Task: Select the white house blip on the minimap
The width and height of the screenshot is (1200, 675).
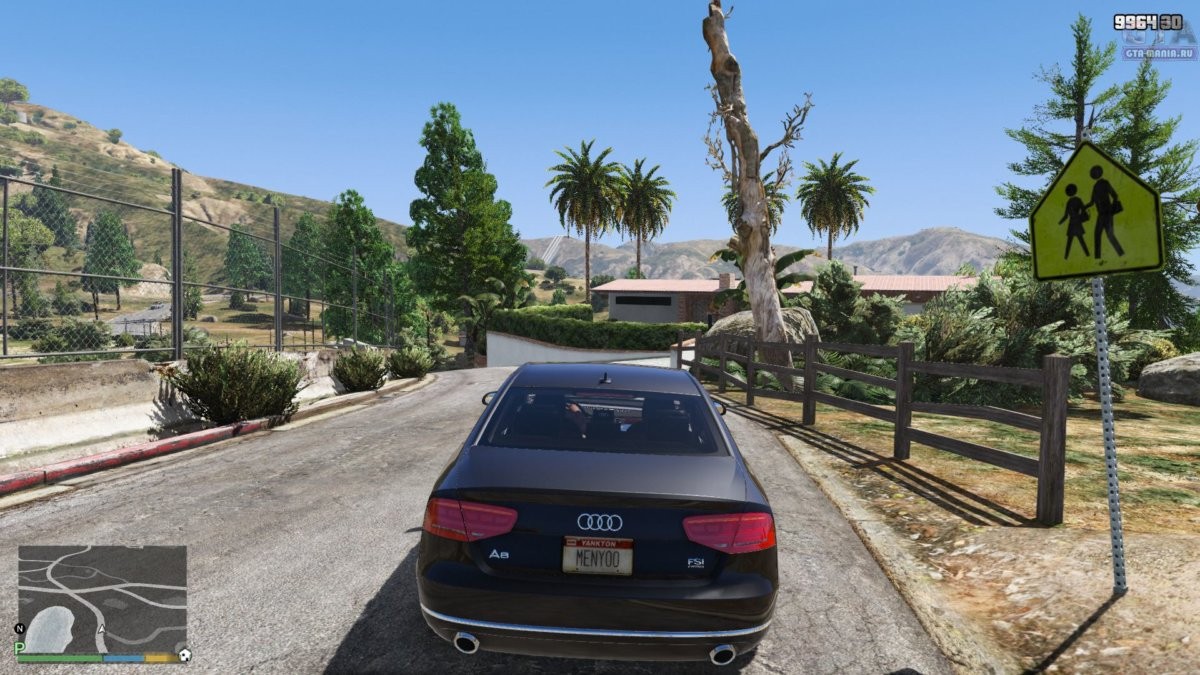Action: pyautogui.click(x=184, y=655)
